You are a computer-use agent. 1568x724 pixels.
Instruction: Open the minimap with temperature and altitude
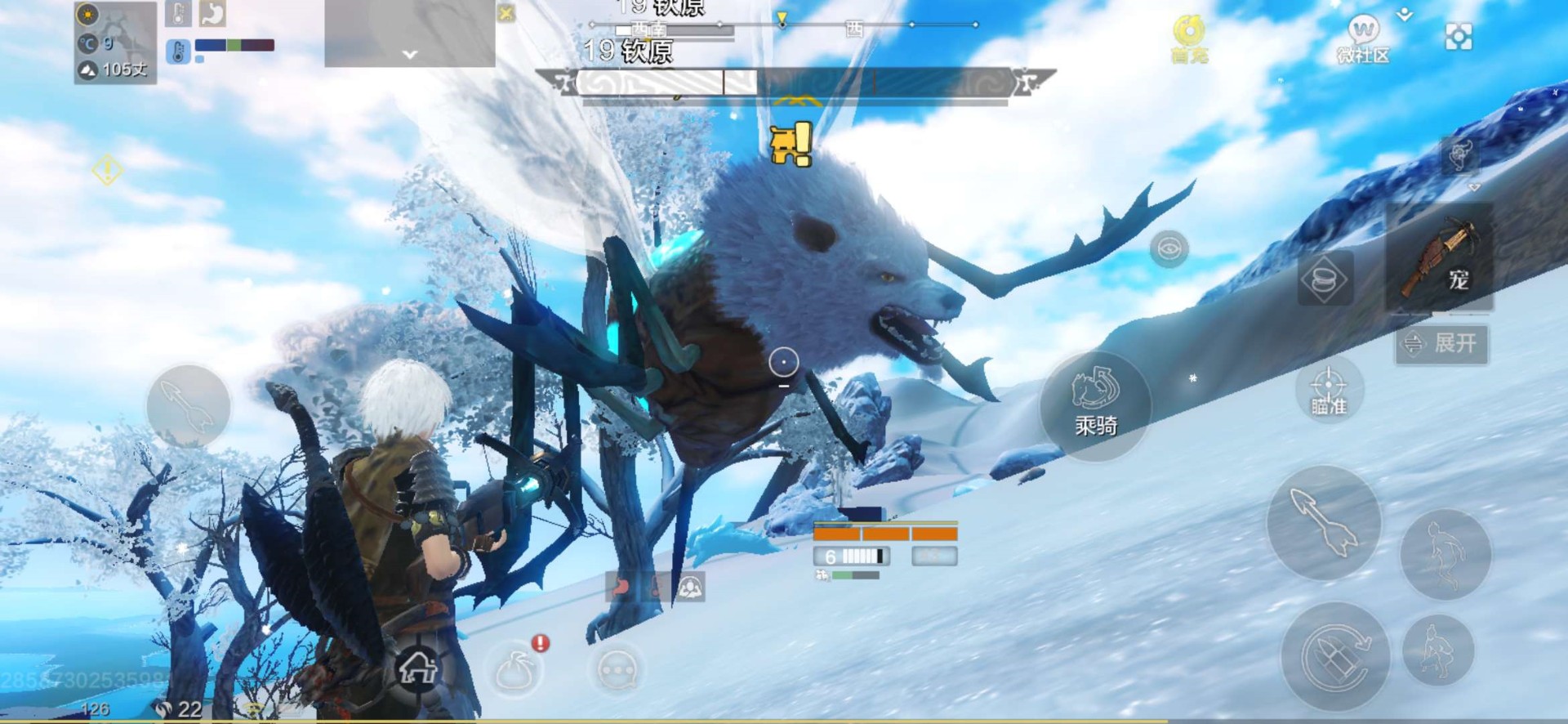115,42
